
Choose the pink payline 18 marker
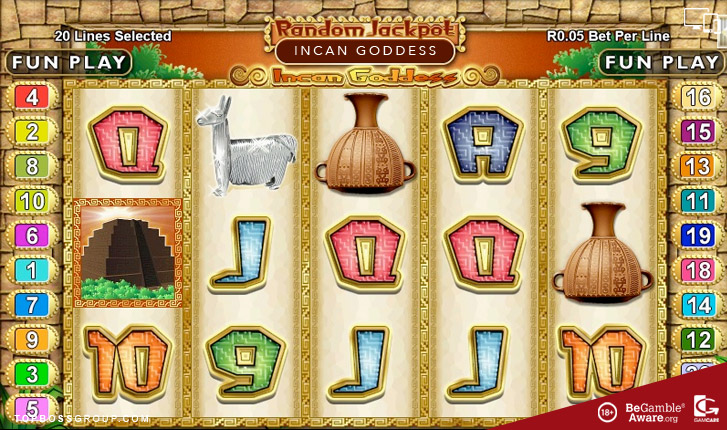point(696,270)
